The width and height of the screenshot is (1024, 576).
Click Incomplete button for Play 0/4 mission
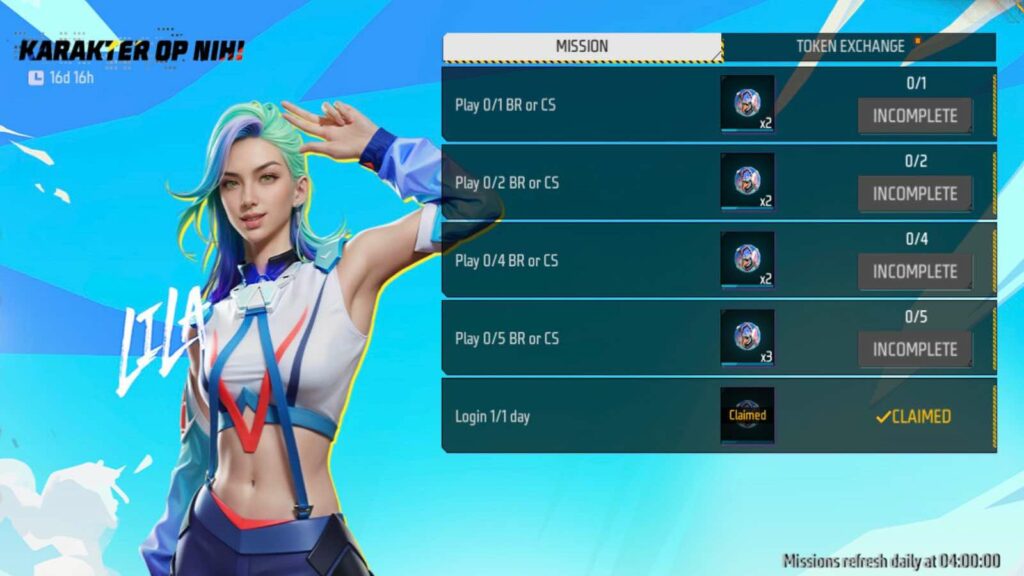click(914, 272)
